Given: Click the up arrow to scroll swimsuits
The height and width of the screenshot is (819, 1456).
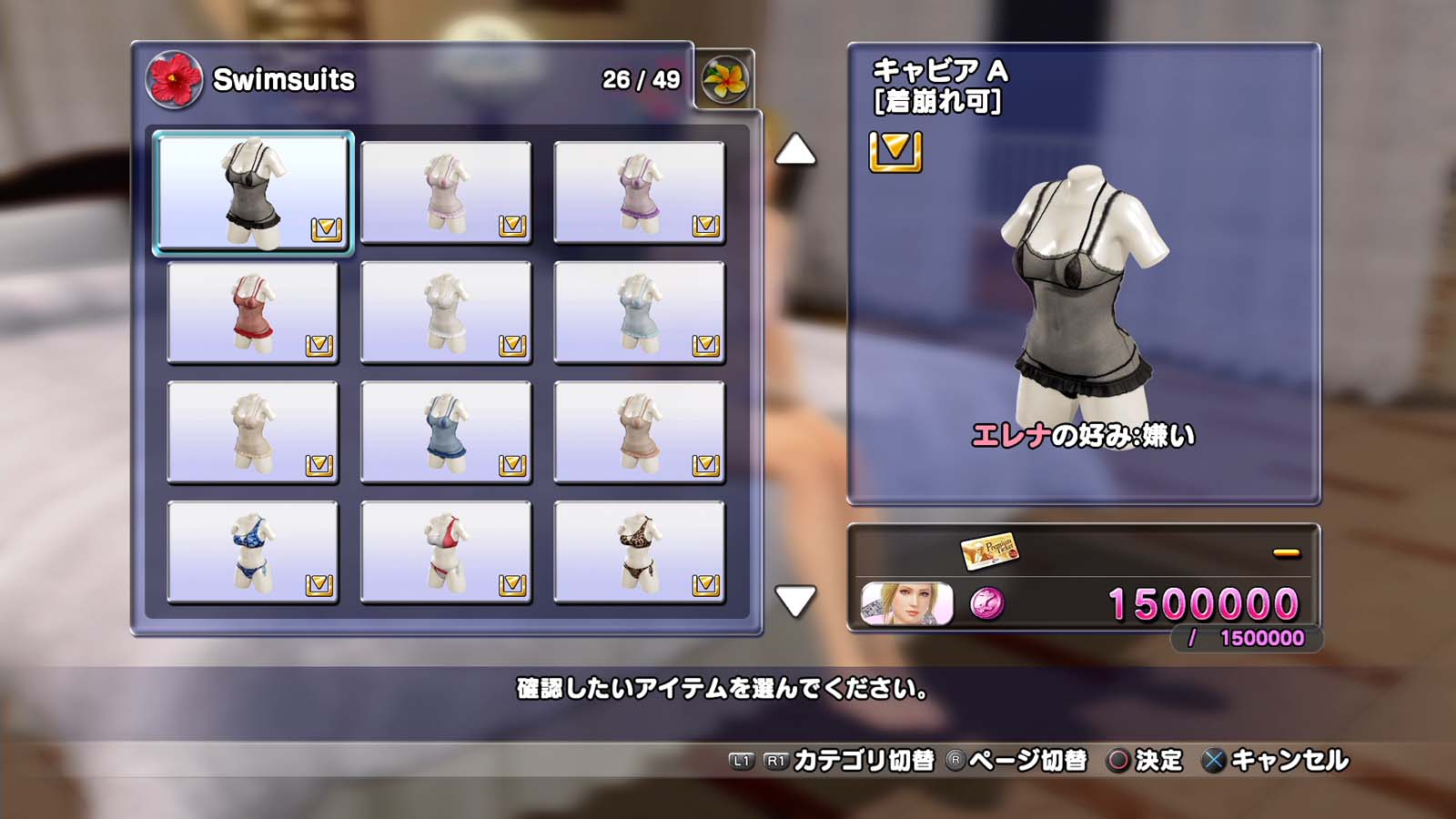Looking at the screenshot, I should (795, 150).
